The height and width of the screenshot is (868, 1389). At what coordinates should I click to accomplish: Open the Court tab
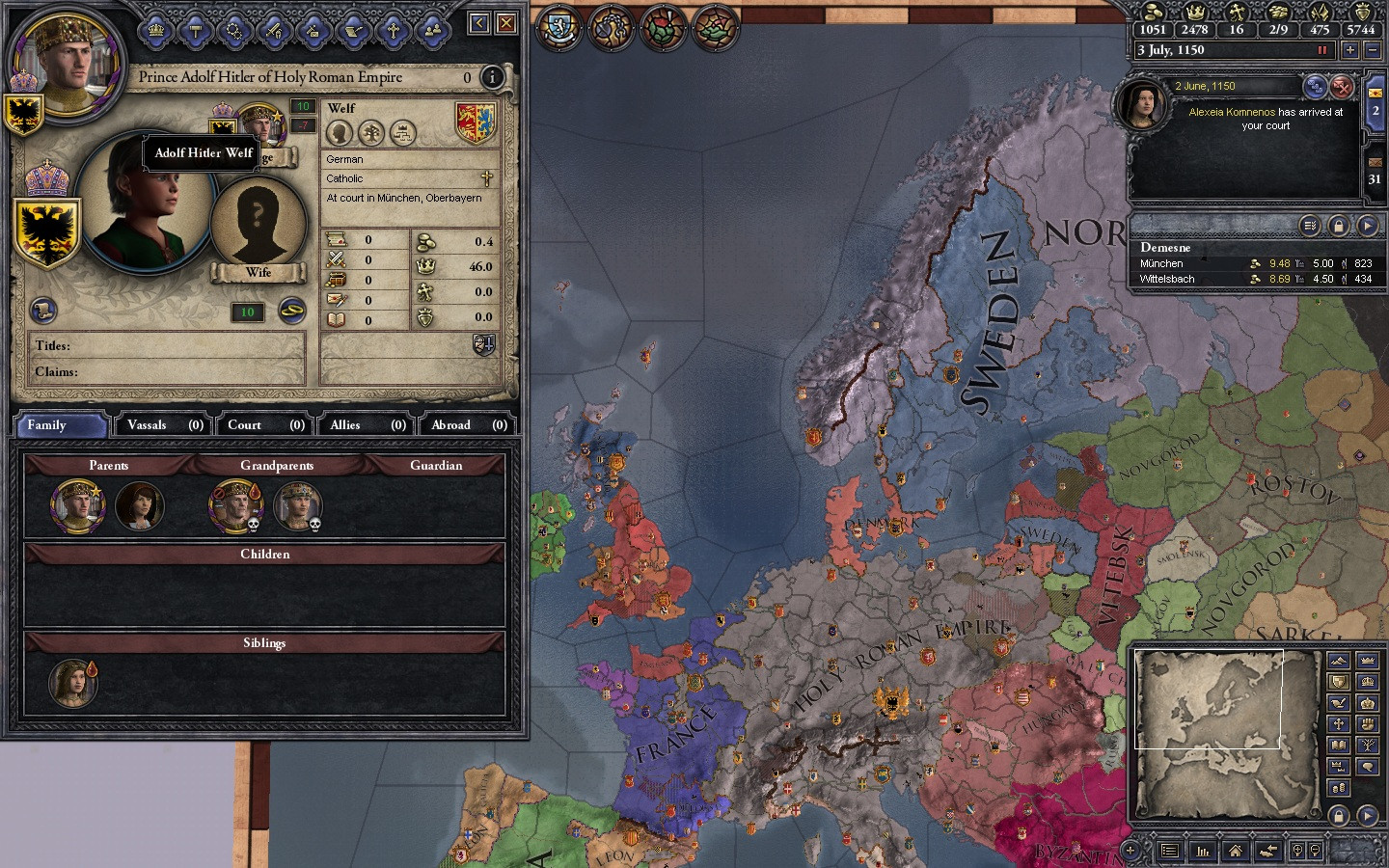[265, 424]
